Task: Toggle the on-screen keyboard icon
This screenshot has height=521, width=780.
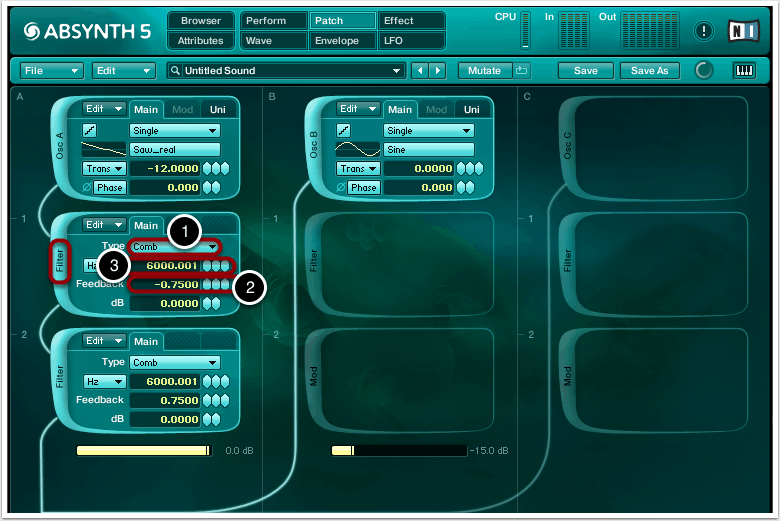Action: 744,71
